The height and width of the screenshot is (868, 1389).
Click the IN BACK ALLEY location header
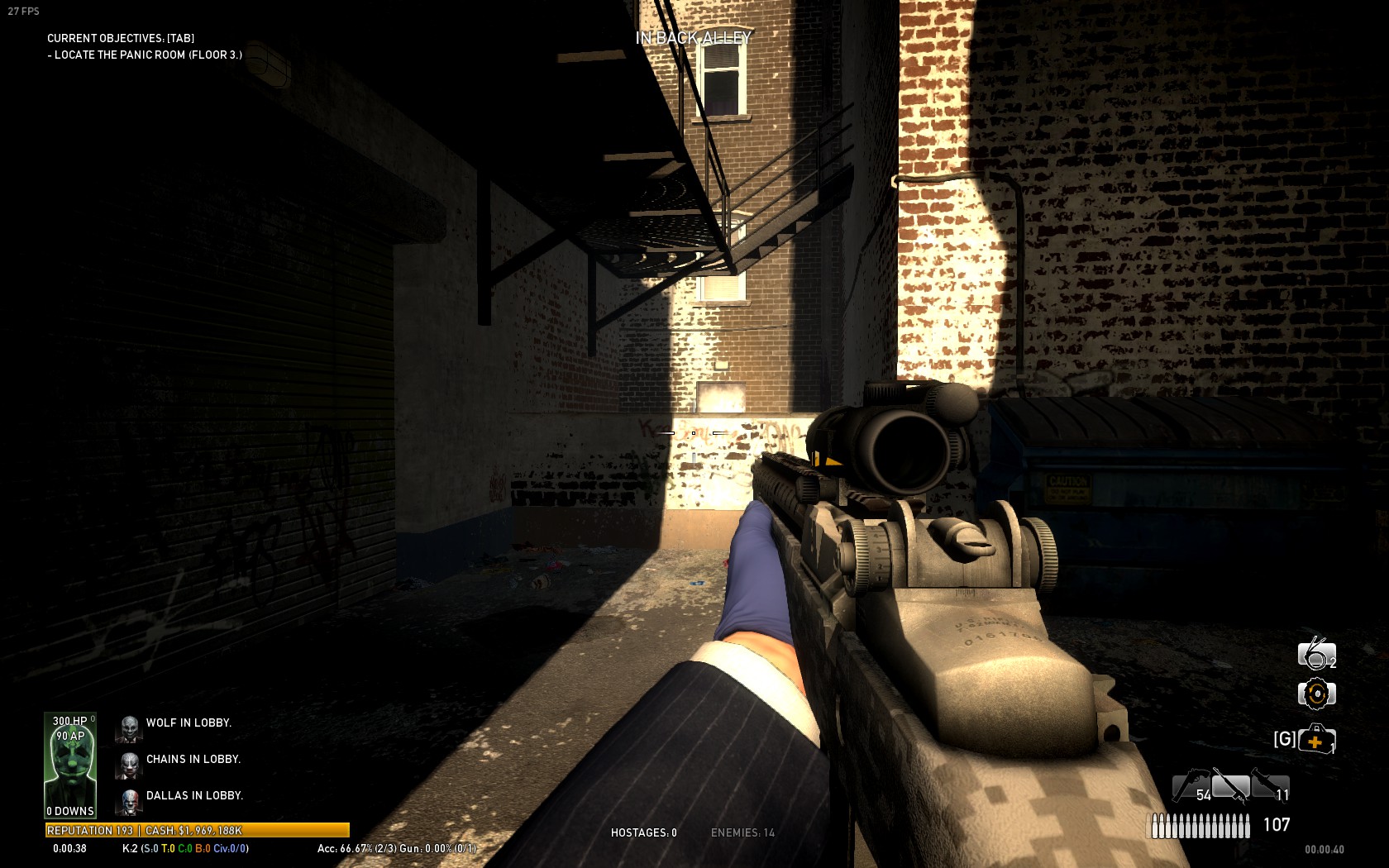tap(692, 37)
